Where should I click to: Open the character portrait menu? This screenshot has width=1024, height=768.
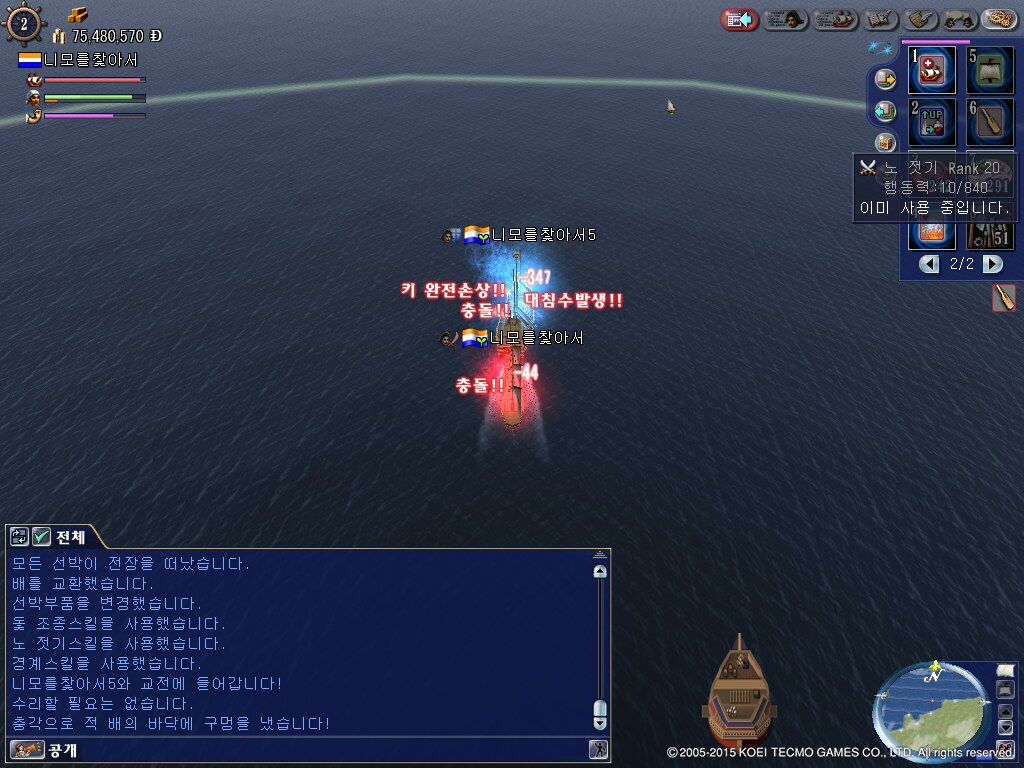785,19
